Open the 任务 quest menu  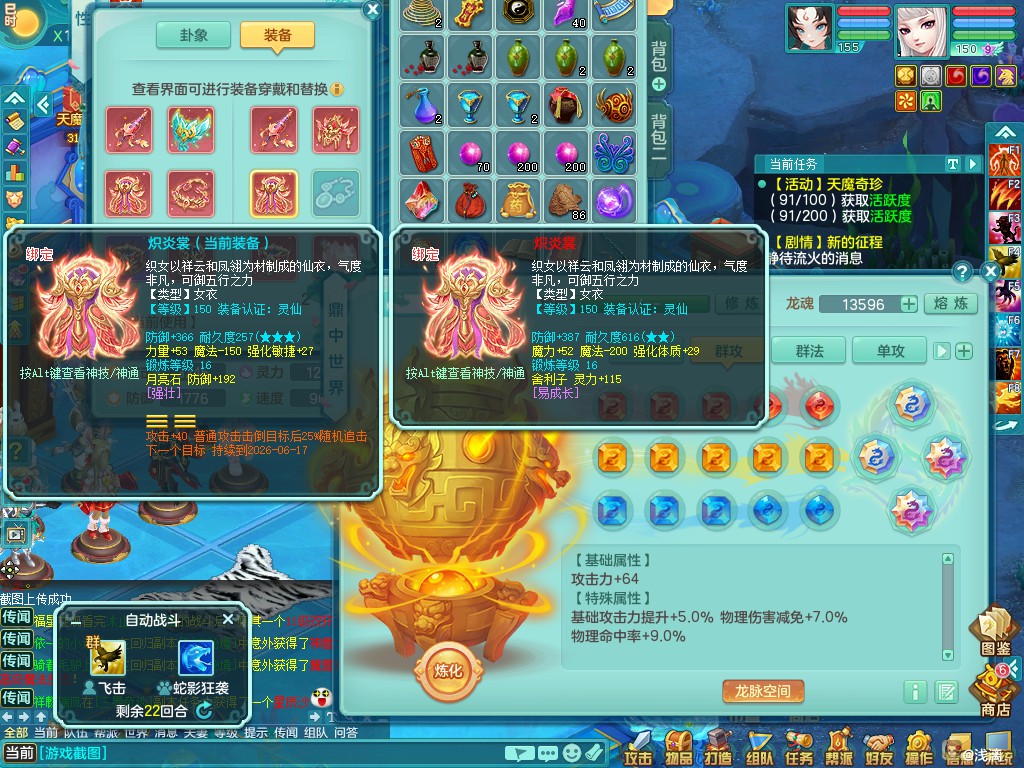point(799,746)
